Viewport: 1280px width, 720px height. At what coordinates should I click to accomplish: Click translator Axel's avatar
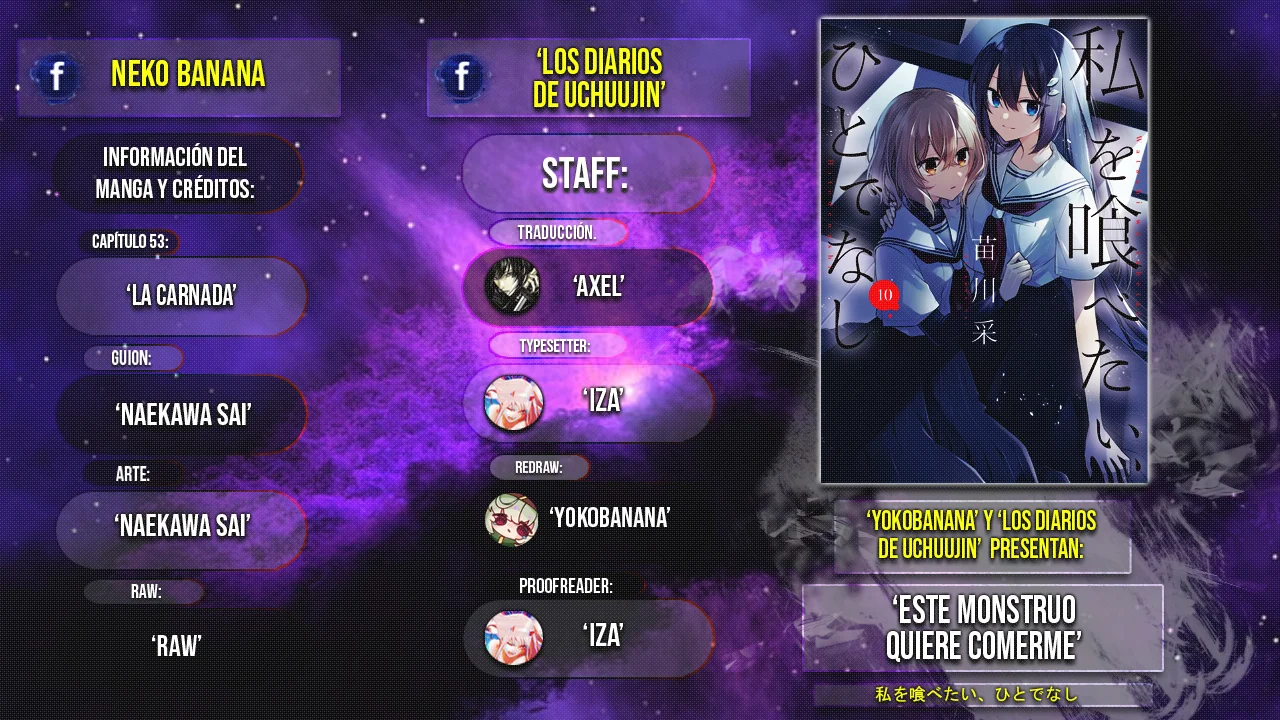512,287
